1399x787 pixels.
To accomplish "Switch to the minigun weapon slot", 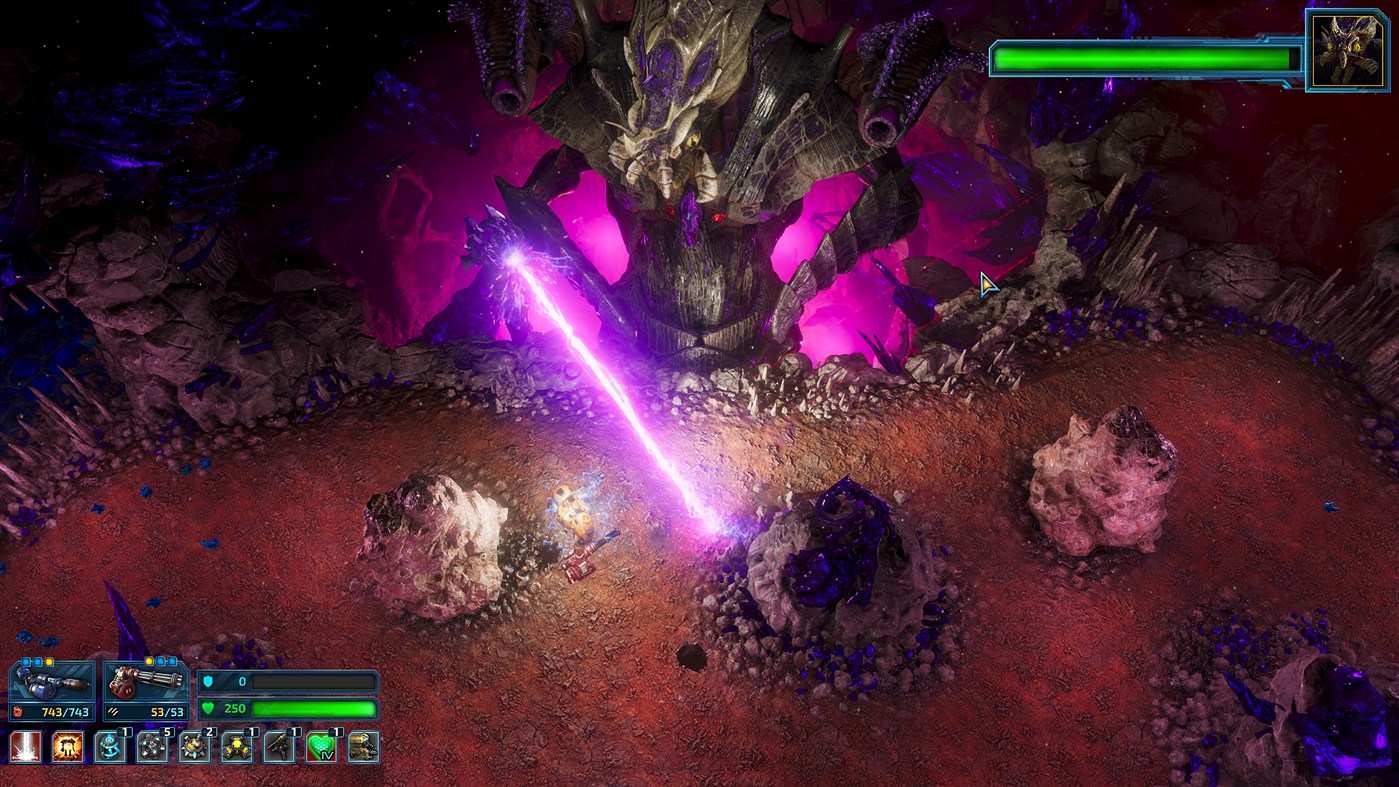I will [x=146, y=684].
